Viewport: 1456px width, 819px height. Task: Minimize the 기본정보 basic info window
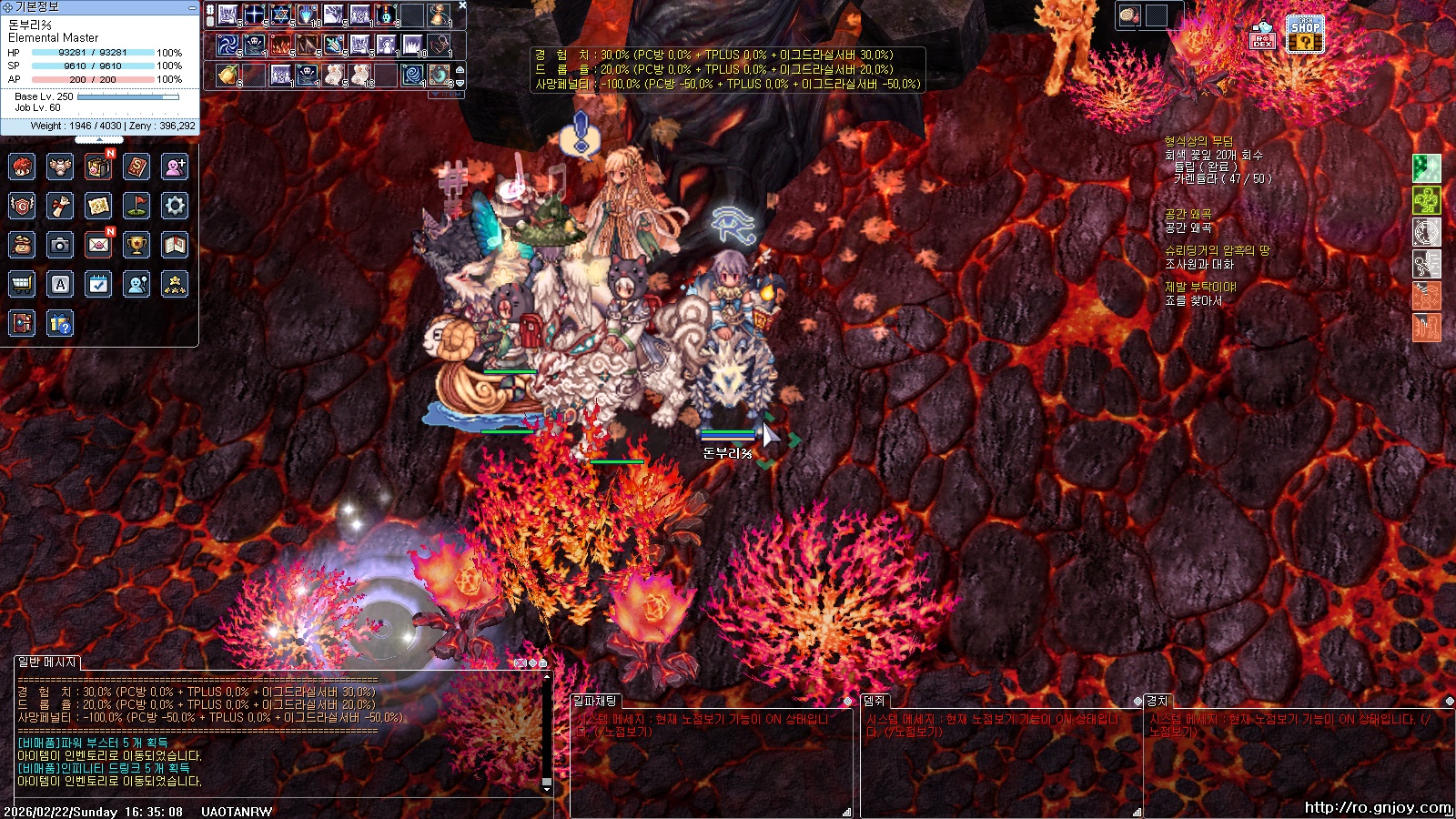(x=192, y=7)
